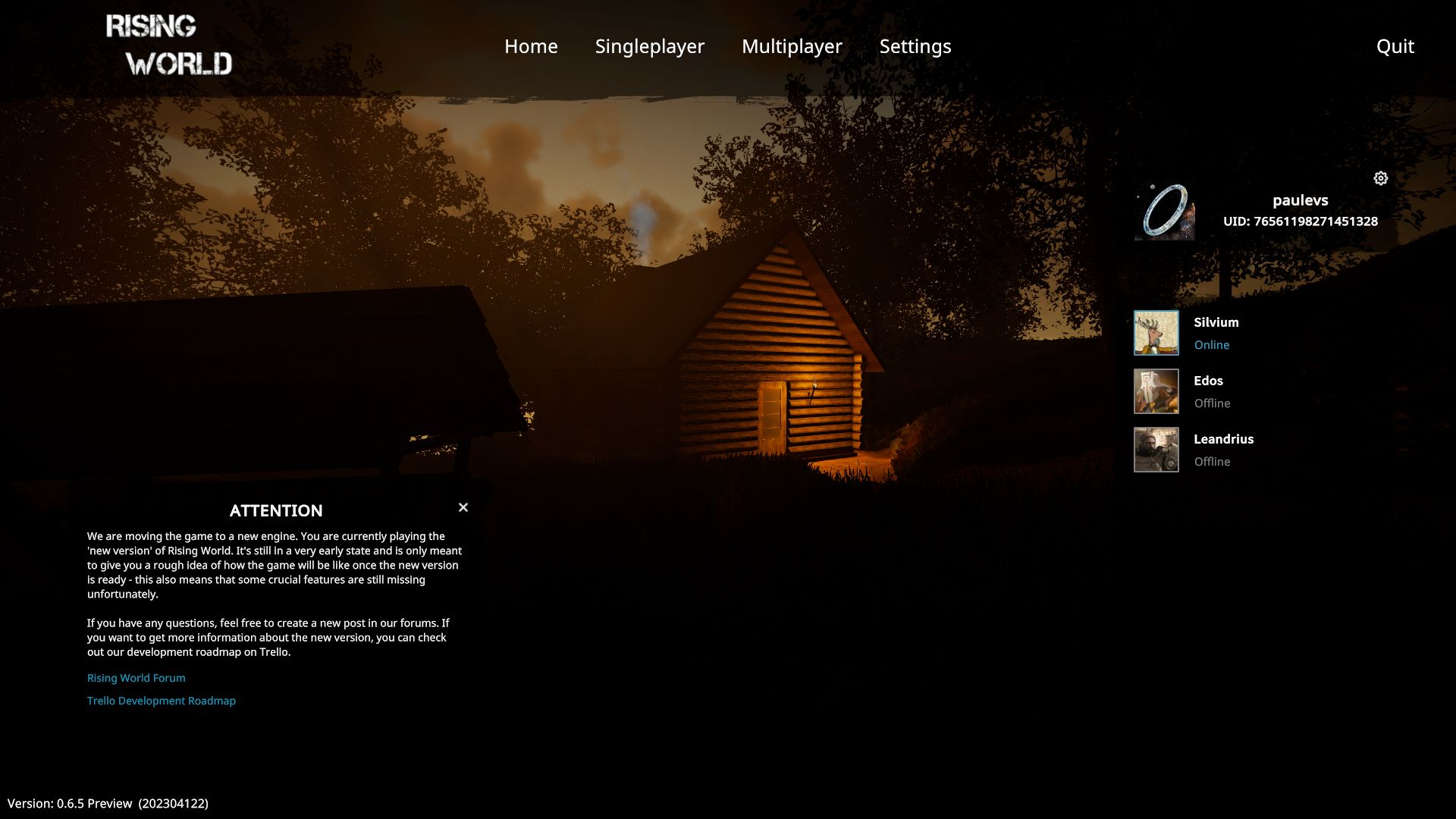Select Singleplayer from the top menu
The image size is (1456, 819).
[x=649, y=46]
